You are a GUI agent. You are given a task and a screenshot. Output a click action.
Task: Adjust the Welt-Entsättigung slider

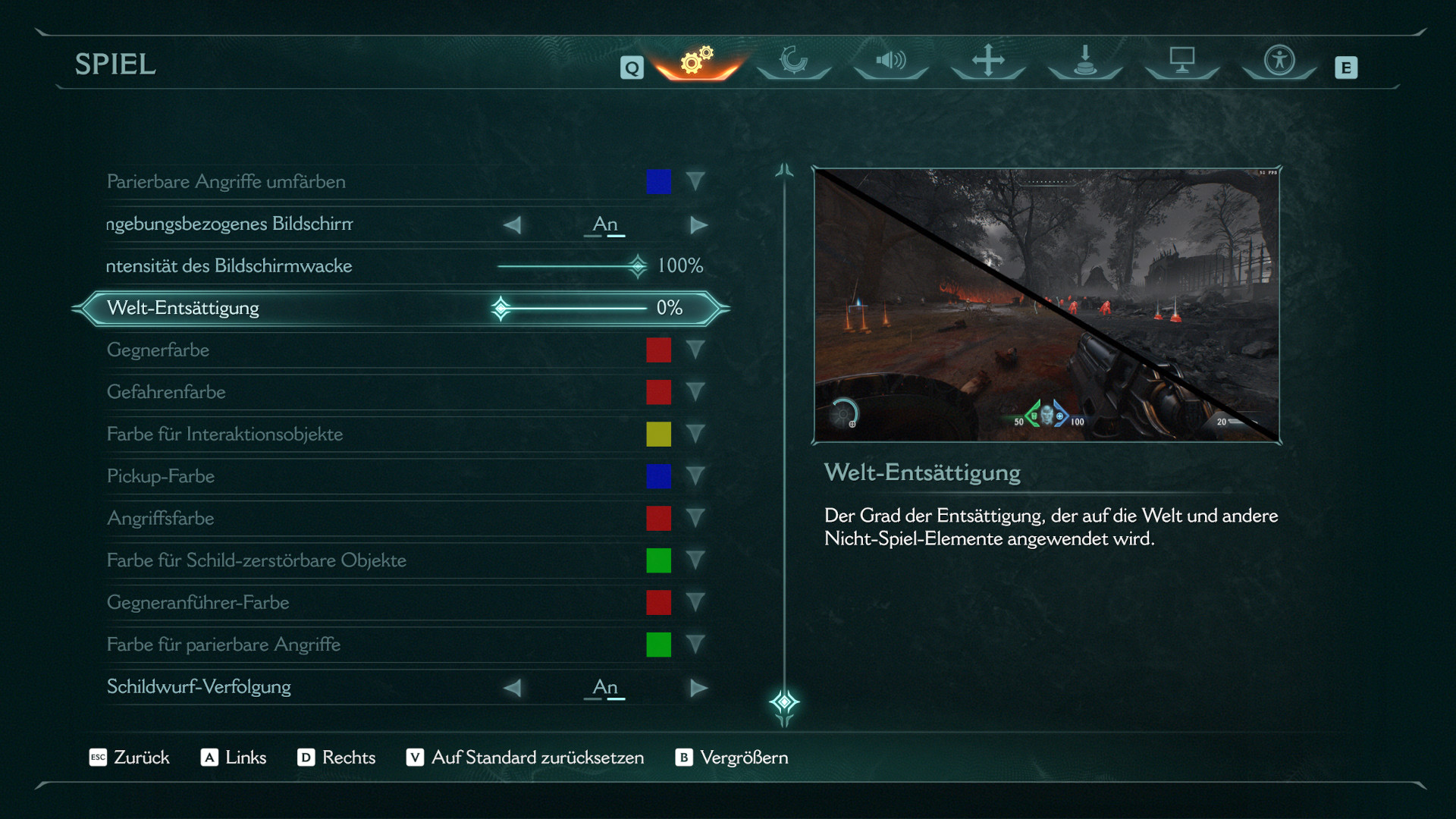[x=501, y=309]
